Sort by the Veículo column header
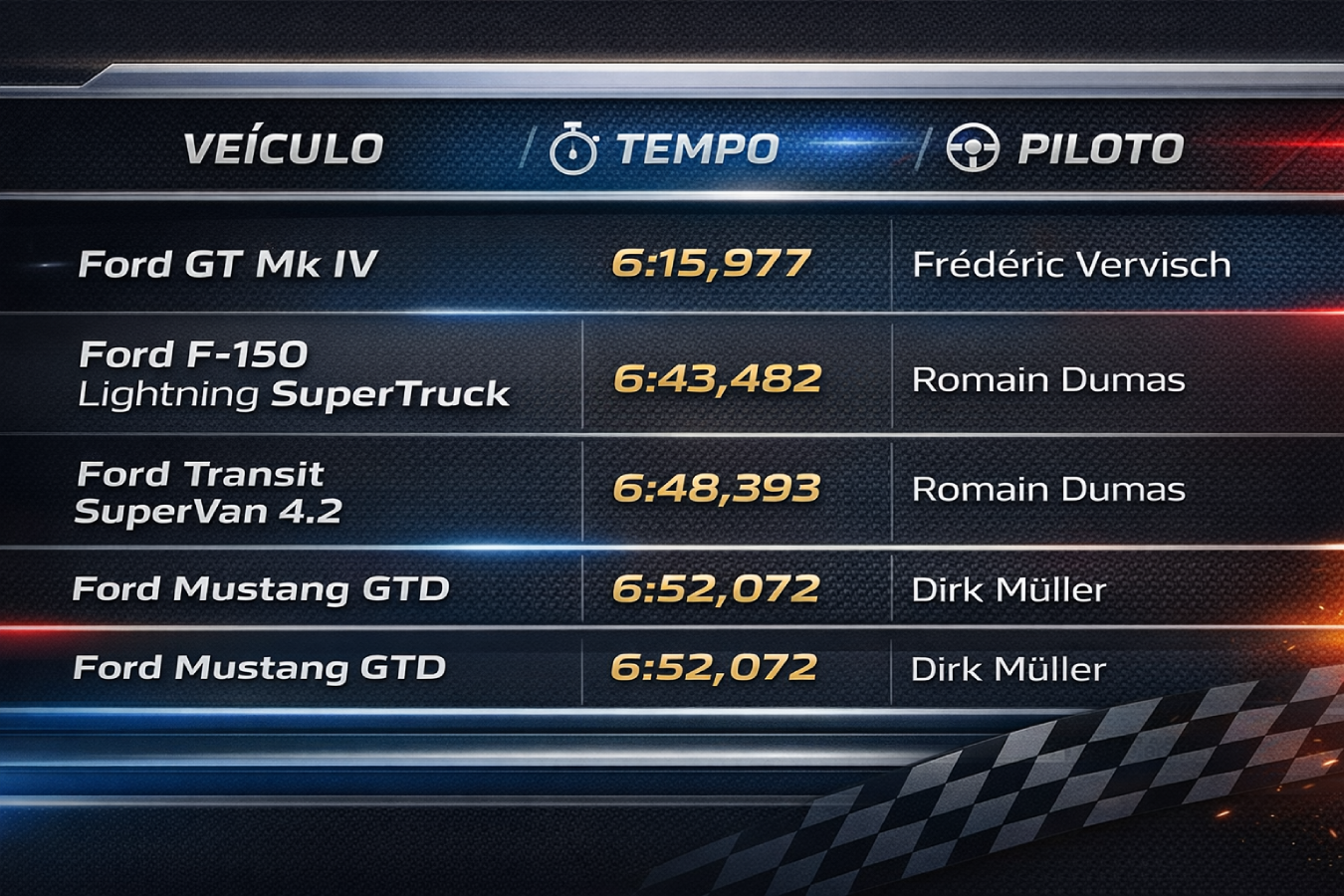This screenshot has height=896, width=1344. 284,149
